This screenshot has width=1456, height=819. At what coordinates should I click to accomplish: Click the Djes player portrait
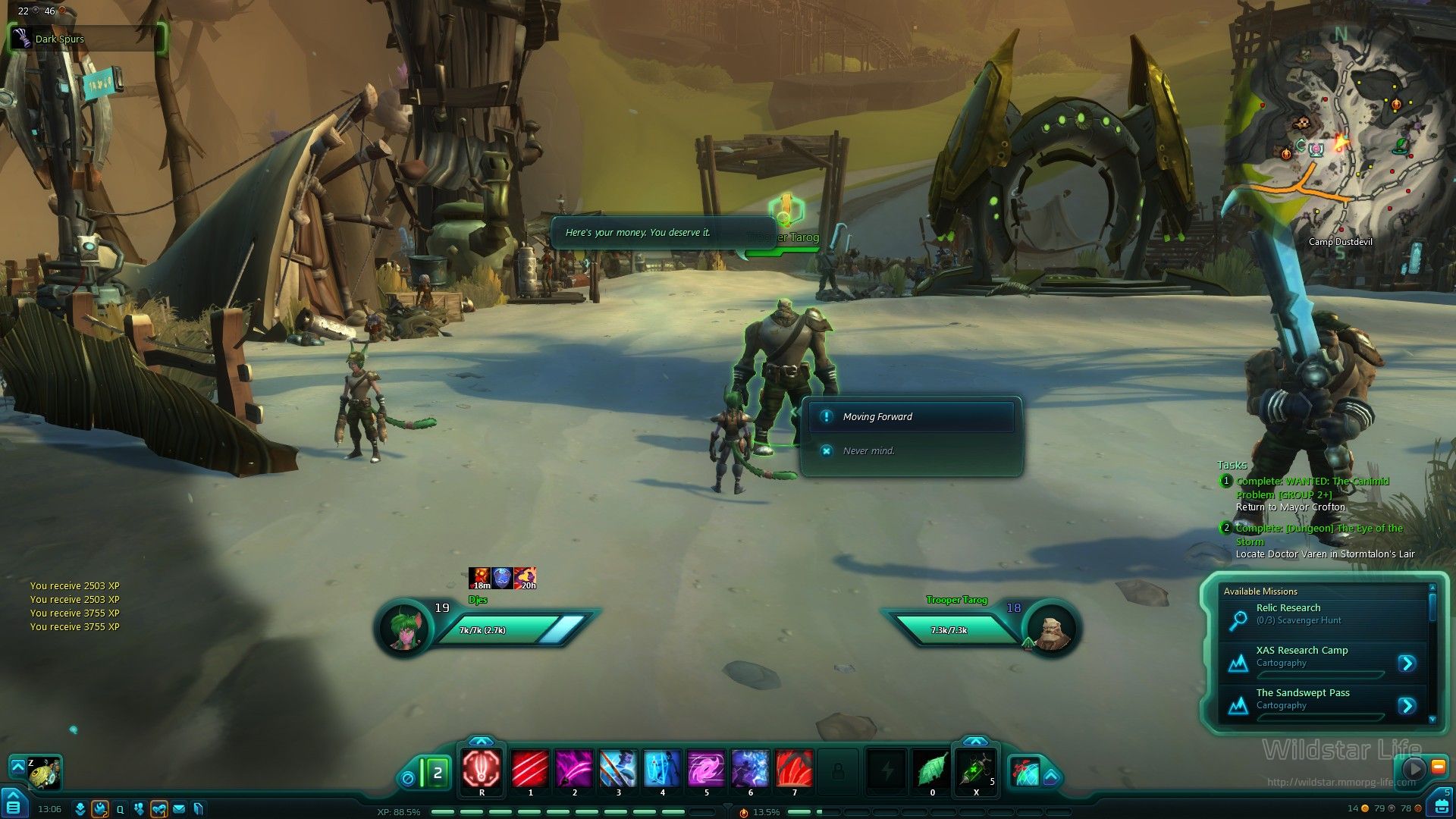point(404,629)
